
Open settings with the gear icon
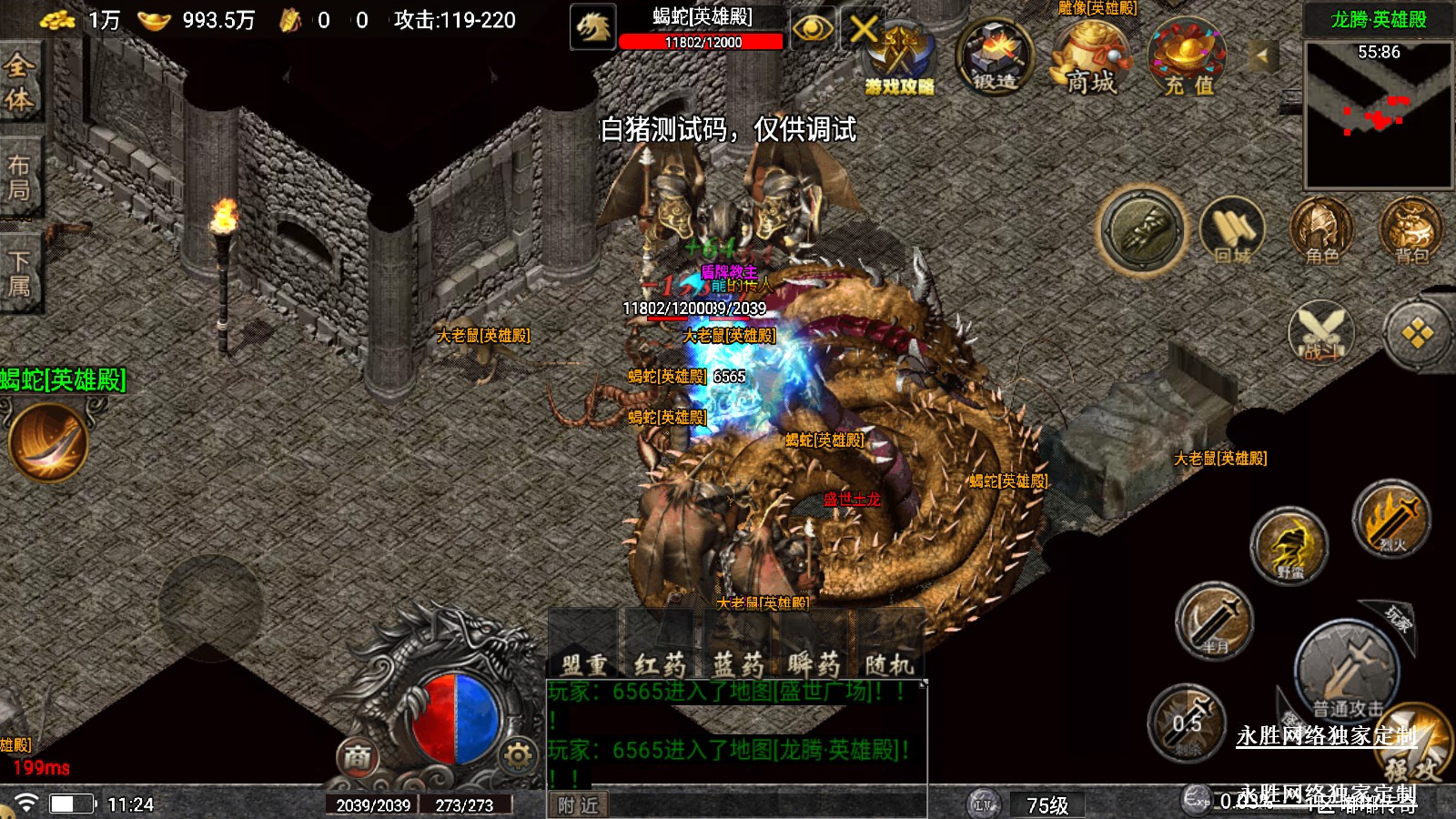pyautogui.click(x=518, y=754)
